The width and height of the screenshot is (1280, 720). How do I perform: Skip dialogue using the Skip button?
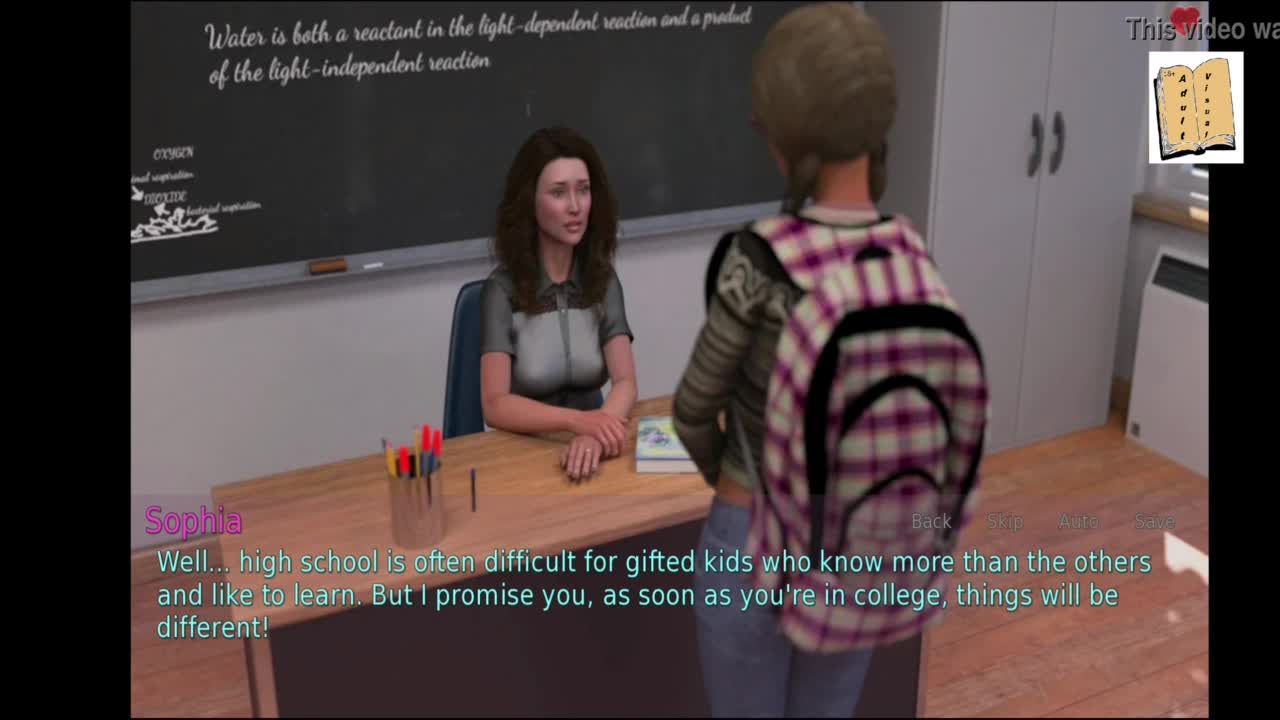[x=1004, y=521]
